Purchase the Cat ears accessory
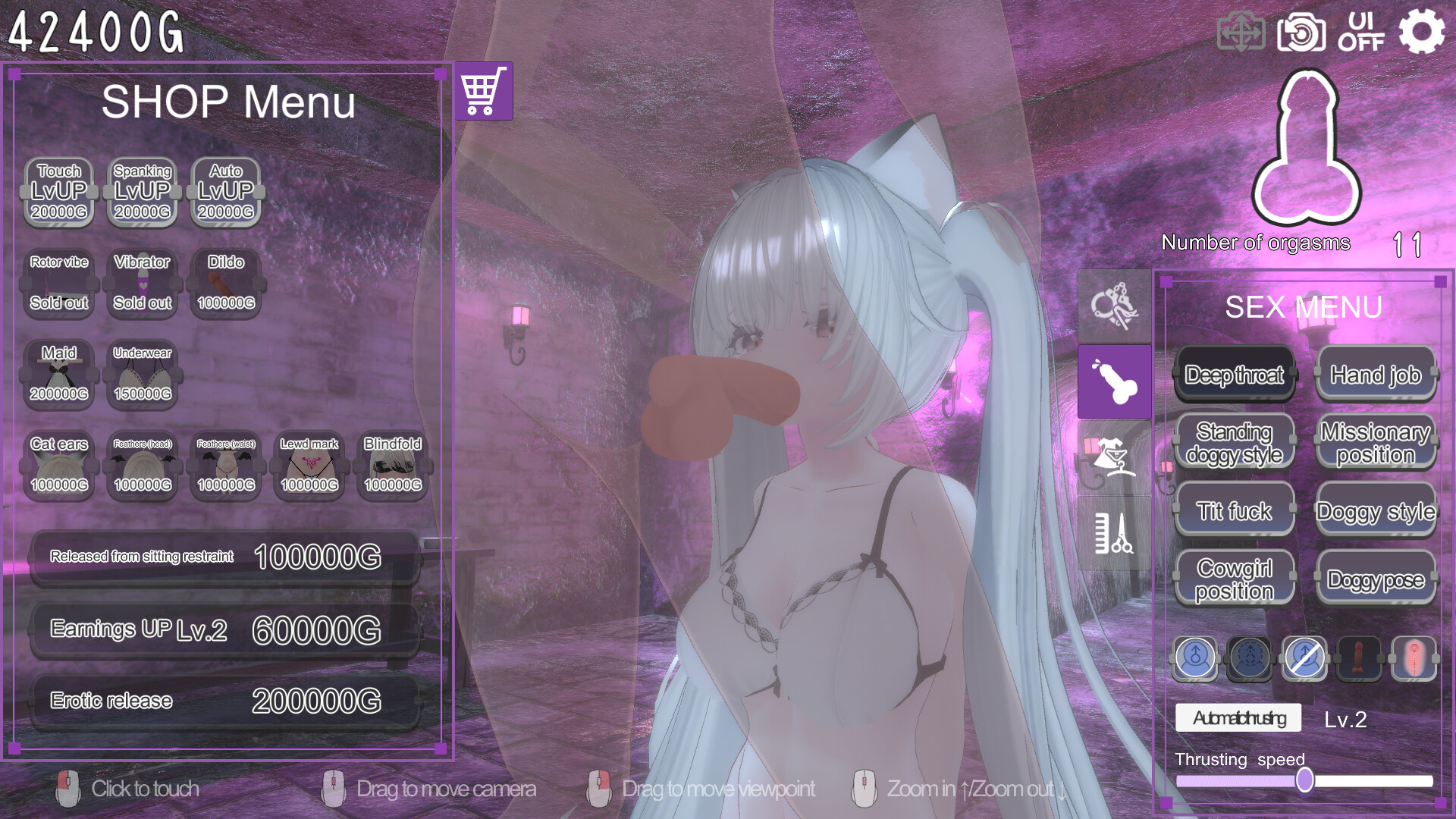Image resolution: width=1456 pixels, height=819 pixels. [x=59, y=465]
